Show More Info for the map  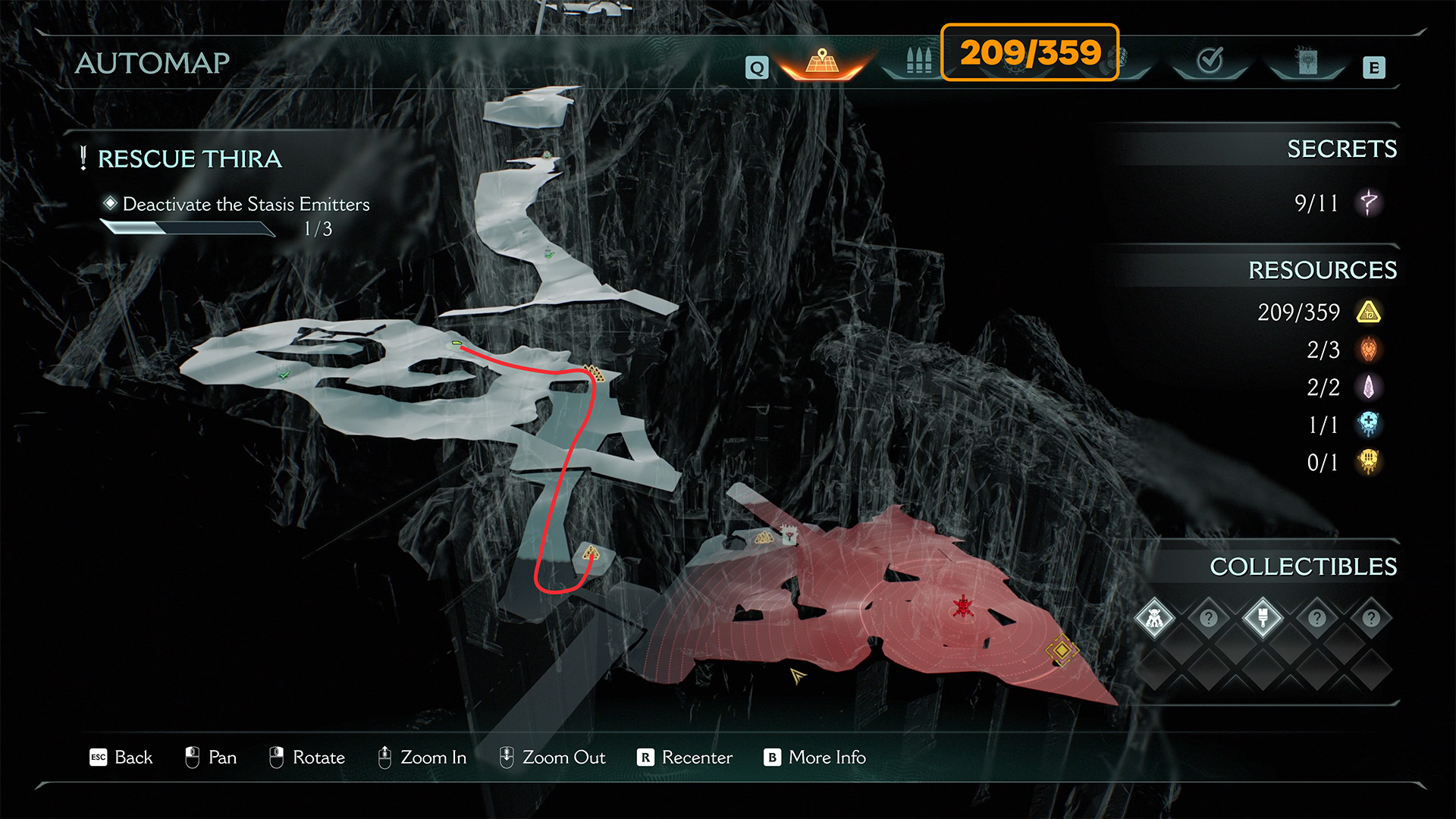pyautogui.click(x=815, y=757)
